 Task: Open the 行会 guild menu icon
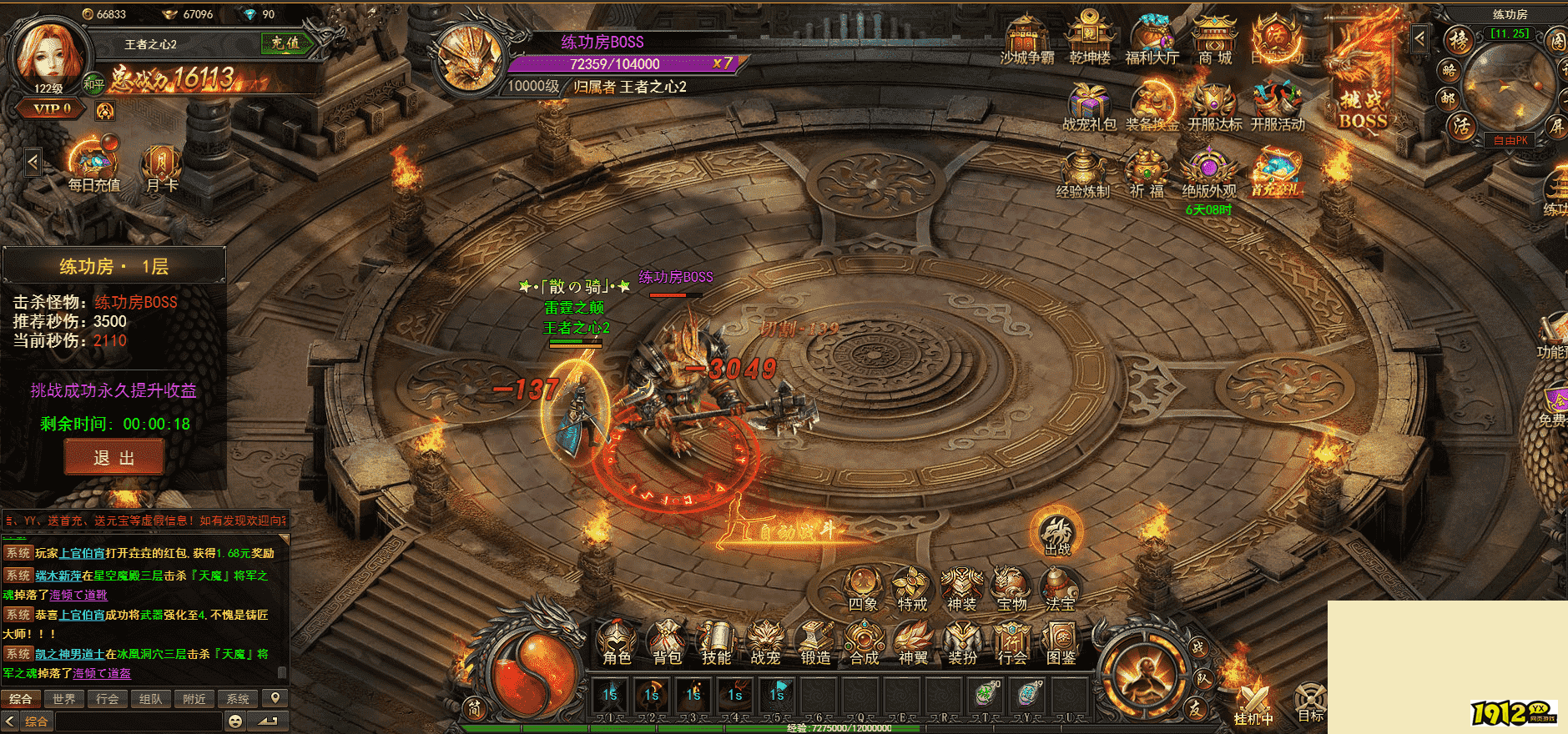tap(1011, 642)
